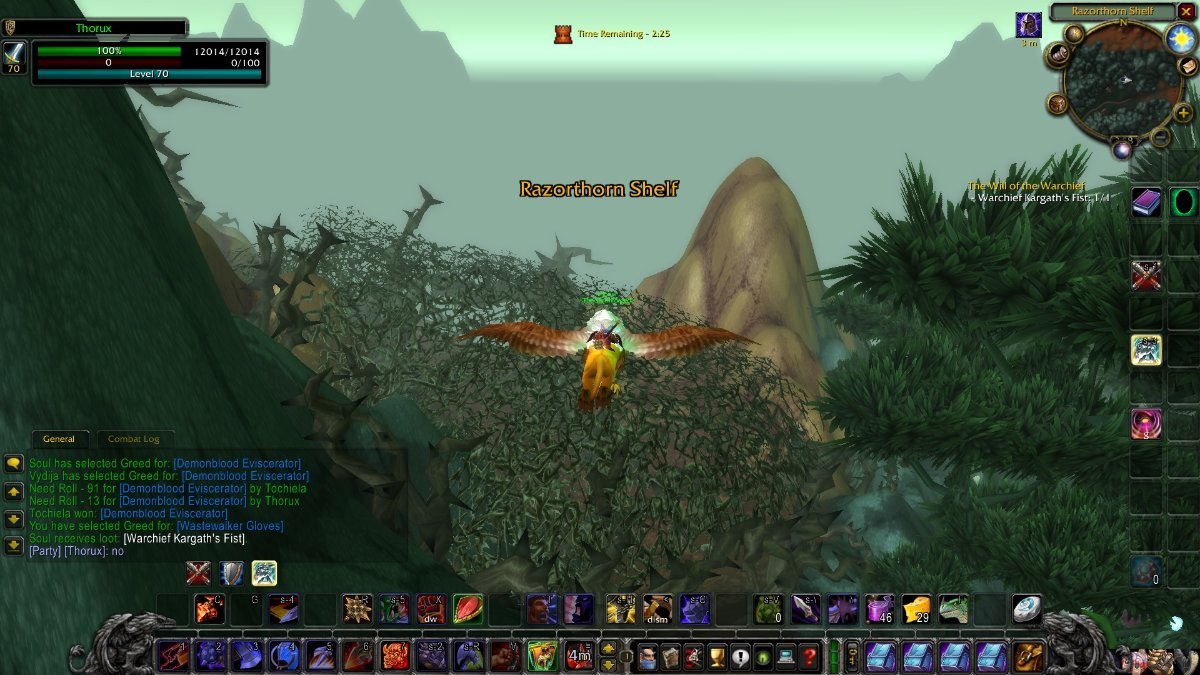Jump chat to bottom with the double-down arrow

pos(14,546)
